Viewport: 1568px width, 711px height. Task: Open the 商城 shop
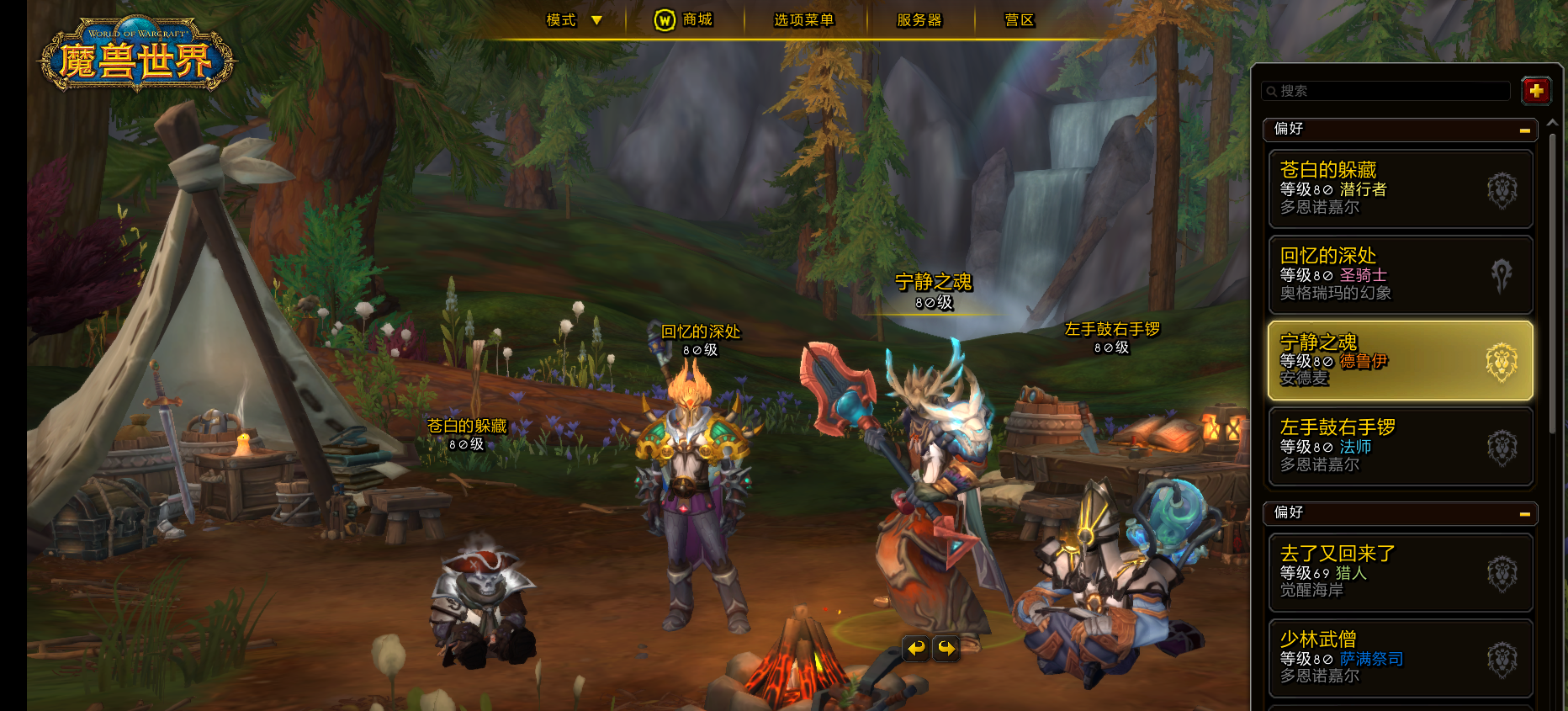(684, 20)
